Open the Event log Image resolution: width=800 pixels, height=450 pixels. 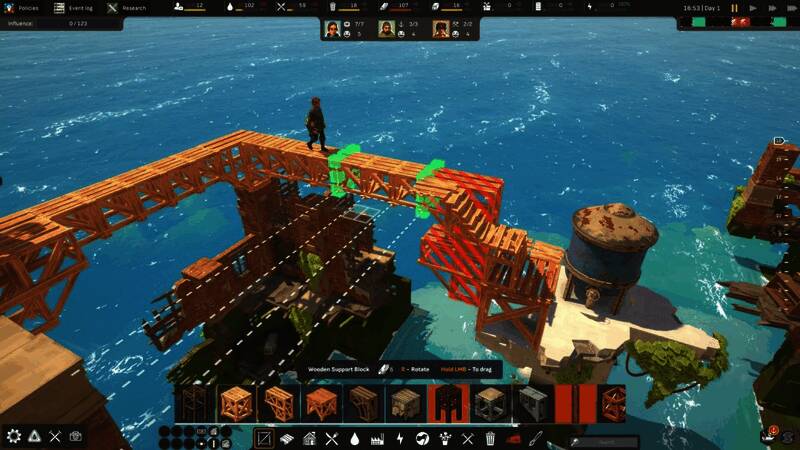(x=74, y=7)
